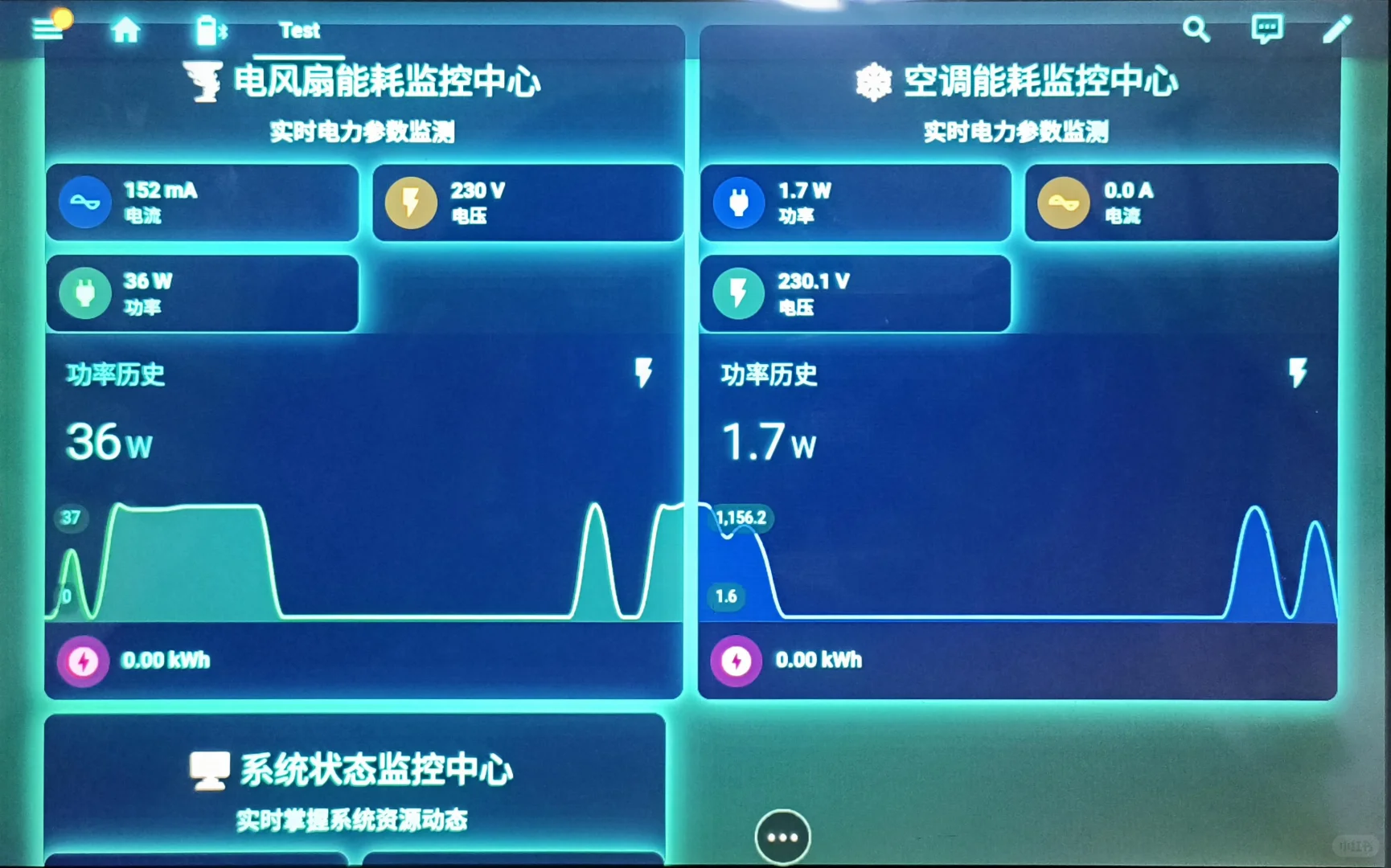The image size is (1391, 868).
Task: Open the overflow menu with three dots
Action: click(x=782, y=836)
